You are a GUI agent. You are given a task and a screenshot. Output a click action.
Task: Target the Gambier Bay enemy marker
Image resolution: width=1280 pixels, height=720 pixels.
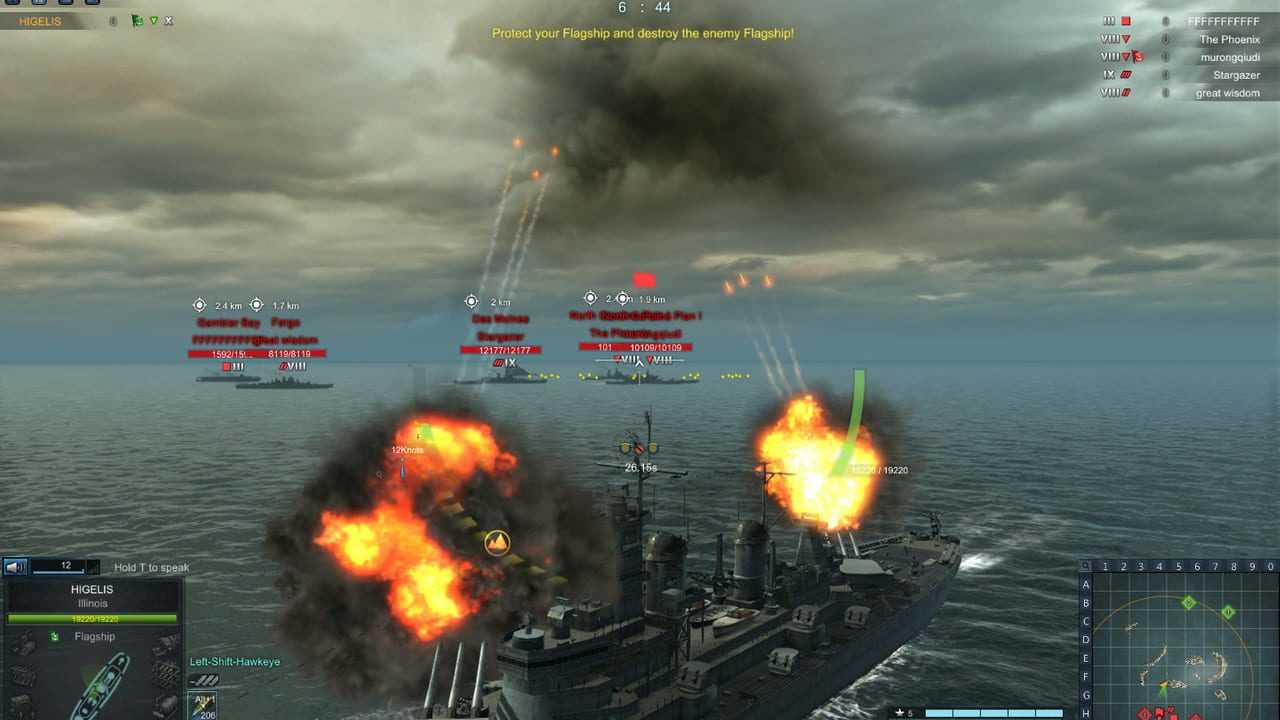(228, 375)
